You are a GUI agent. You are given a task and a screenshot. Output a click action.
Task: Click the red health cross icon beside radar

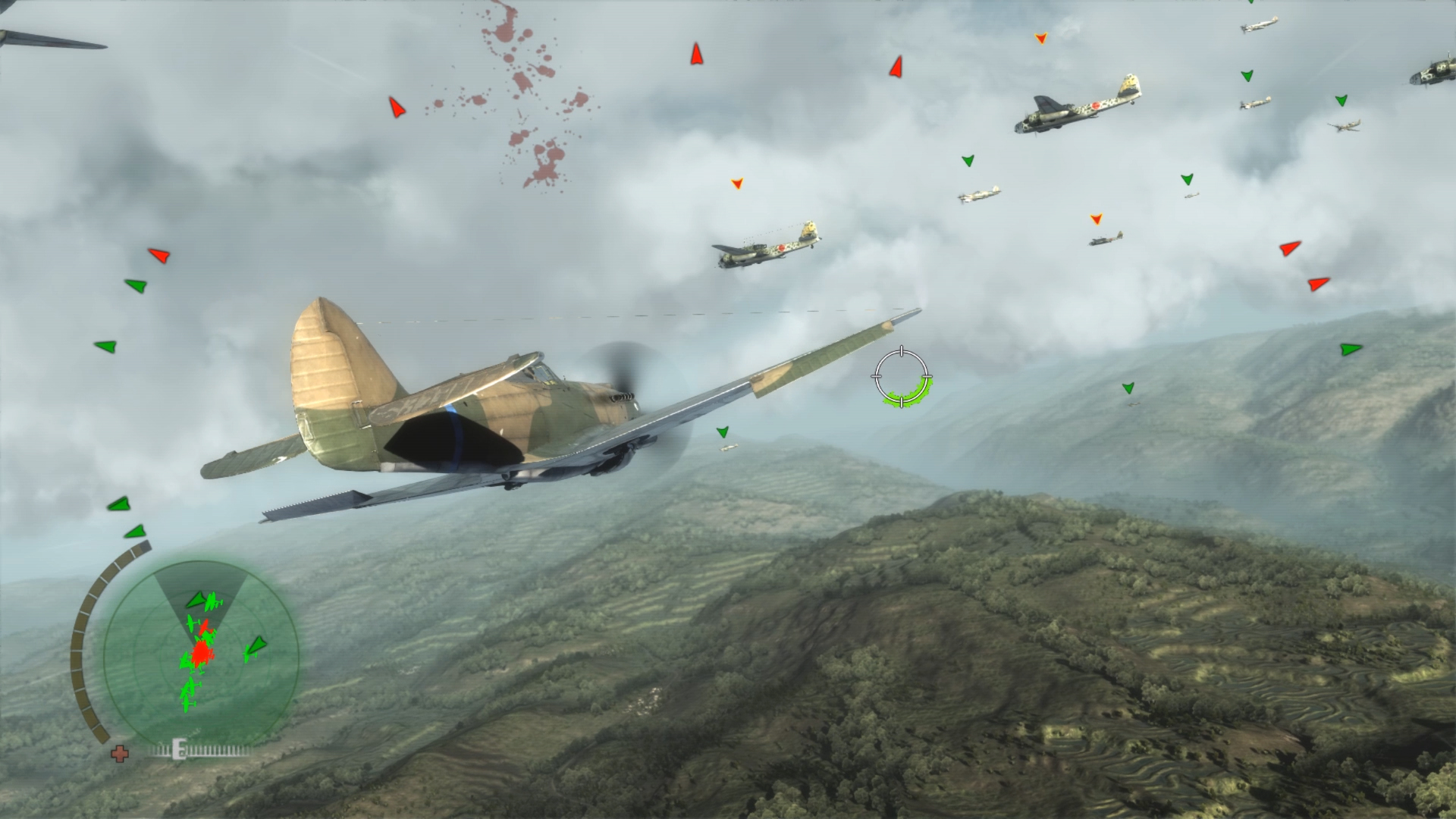tap(120, 755)
